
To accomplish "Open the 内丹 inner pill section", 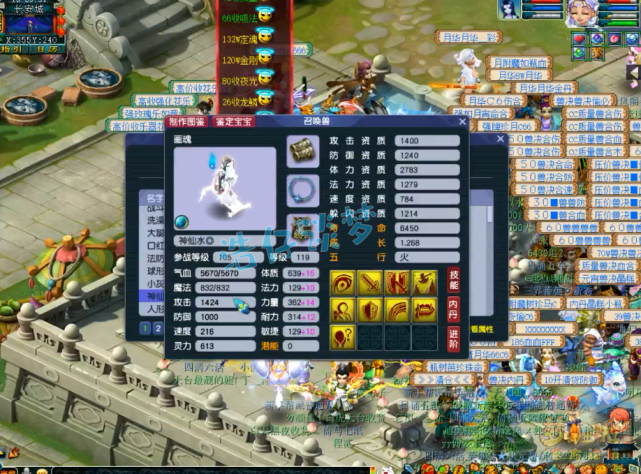I will [453, 307].
